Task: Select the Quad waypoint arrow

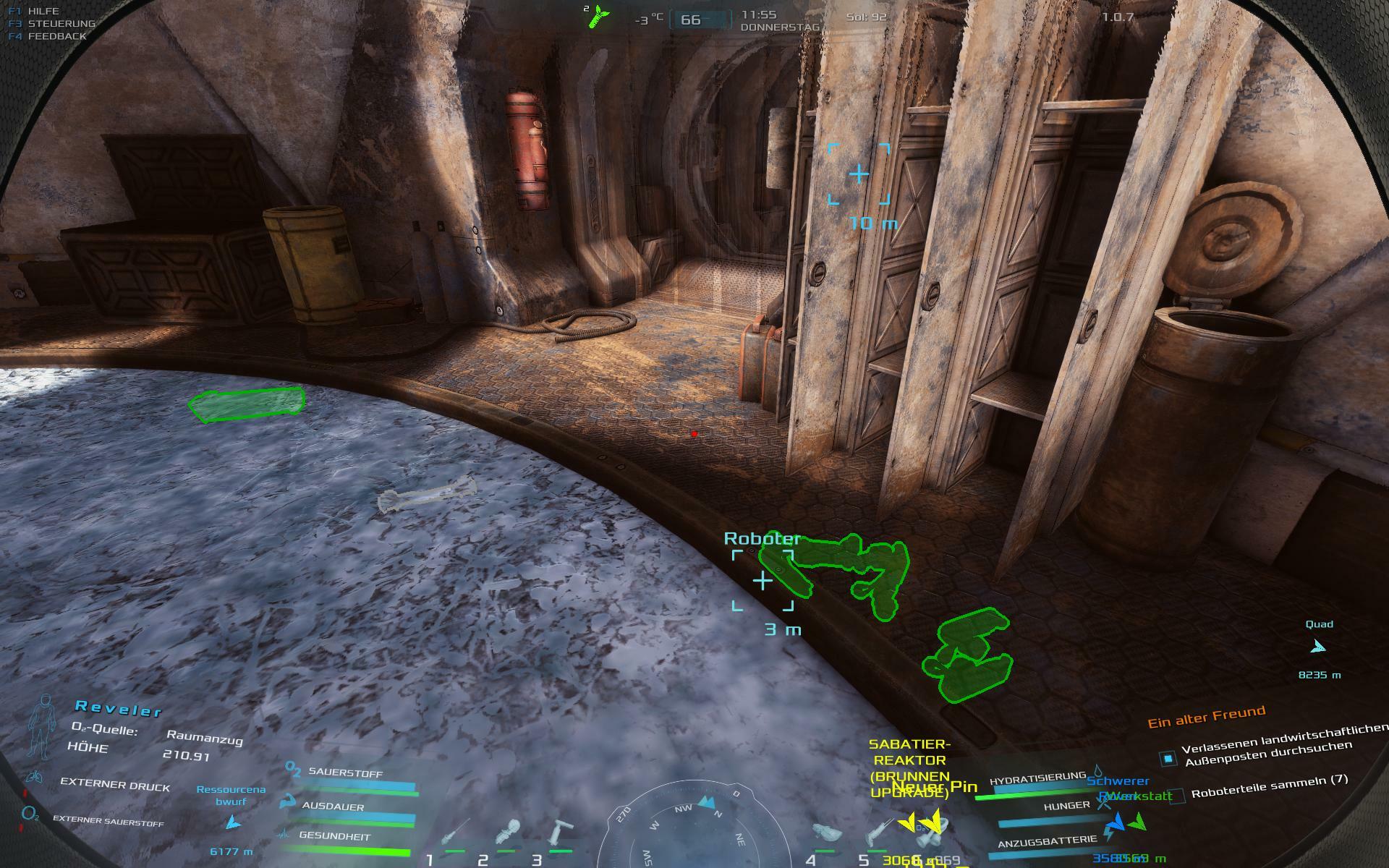Action: tap(1318, 646)
